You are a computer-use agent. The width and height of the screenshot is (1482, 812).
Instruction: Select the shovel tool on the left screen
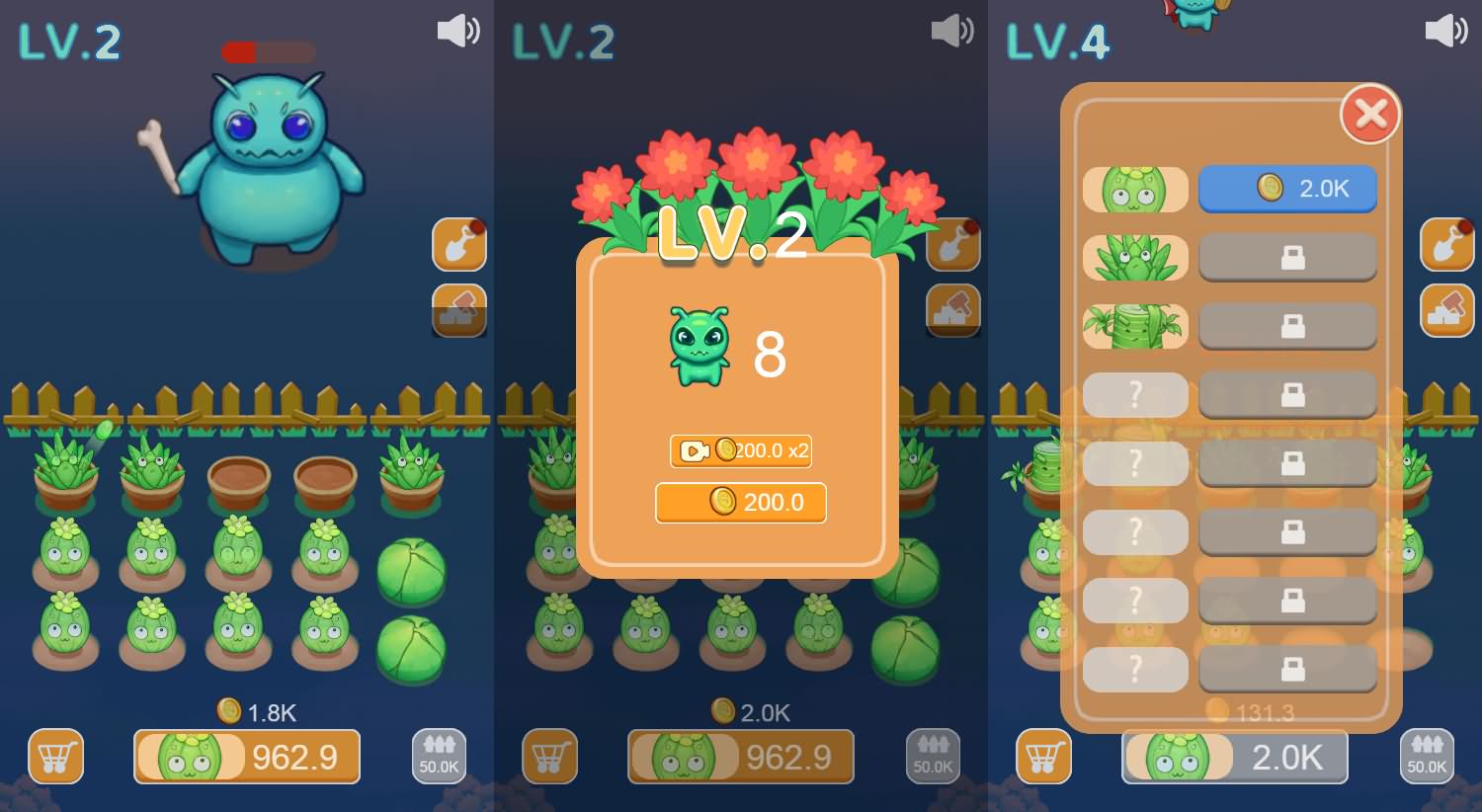[458, 245]
